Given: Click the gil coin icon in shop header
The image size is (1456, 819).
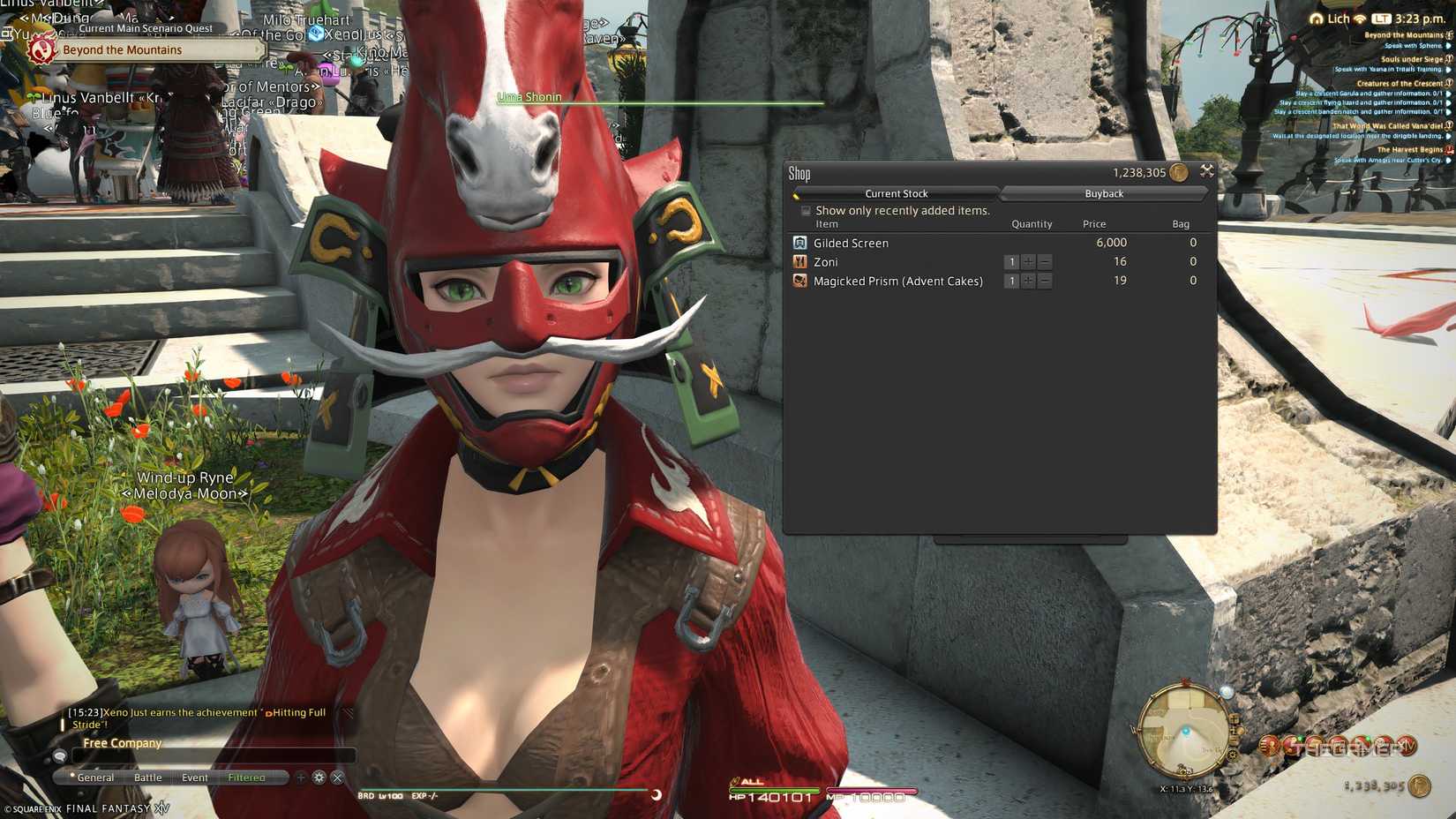Looking at the screenshot, I should point(1177,172).
